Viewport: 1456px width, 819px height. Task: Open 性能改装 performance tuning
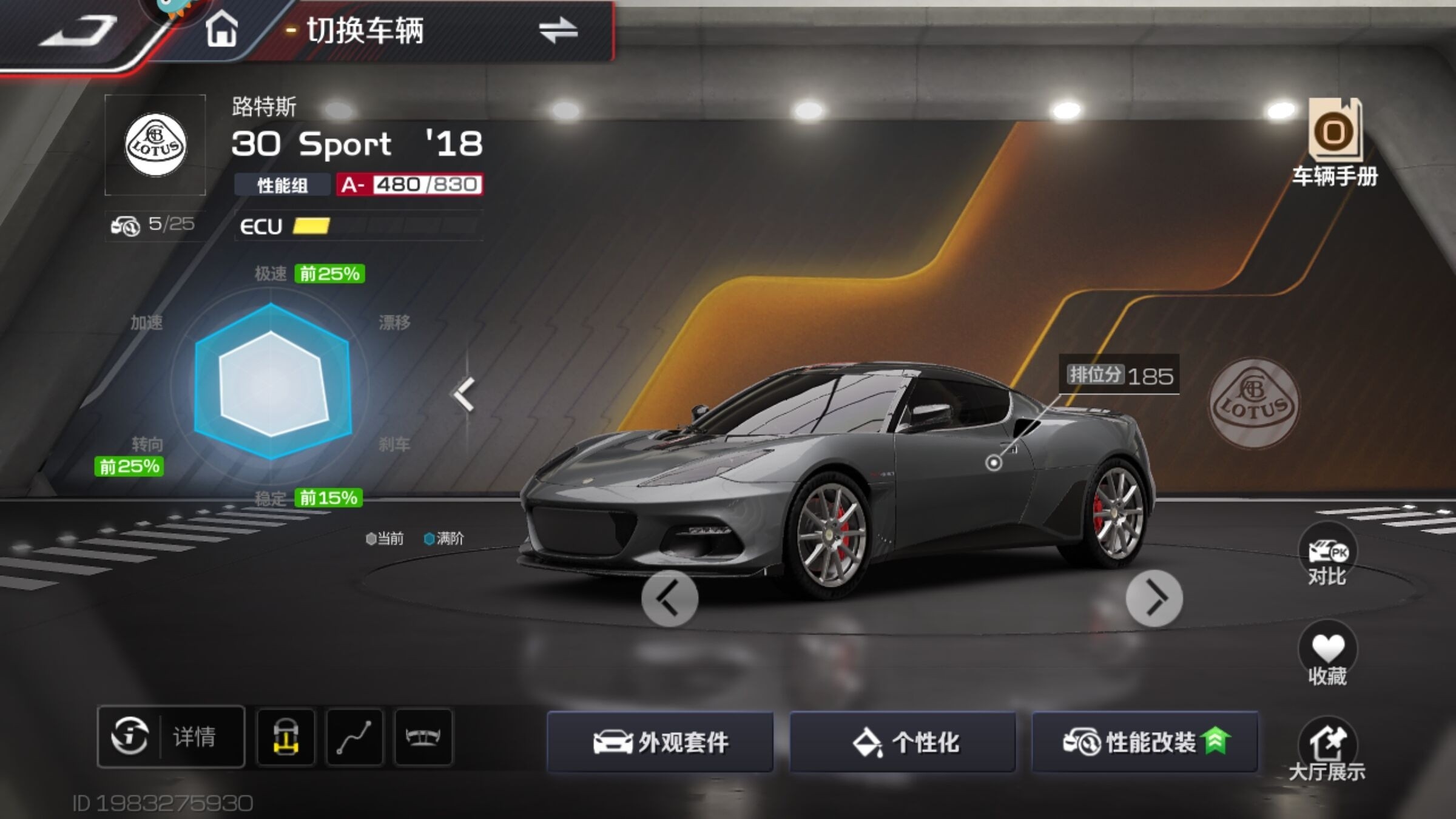click(x=1145, y=741)
